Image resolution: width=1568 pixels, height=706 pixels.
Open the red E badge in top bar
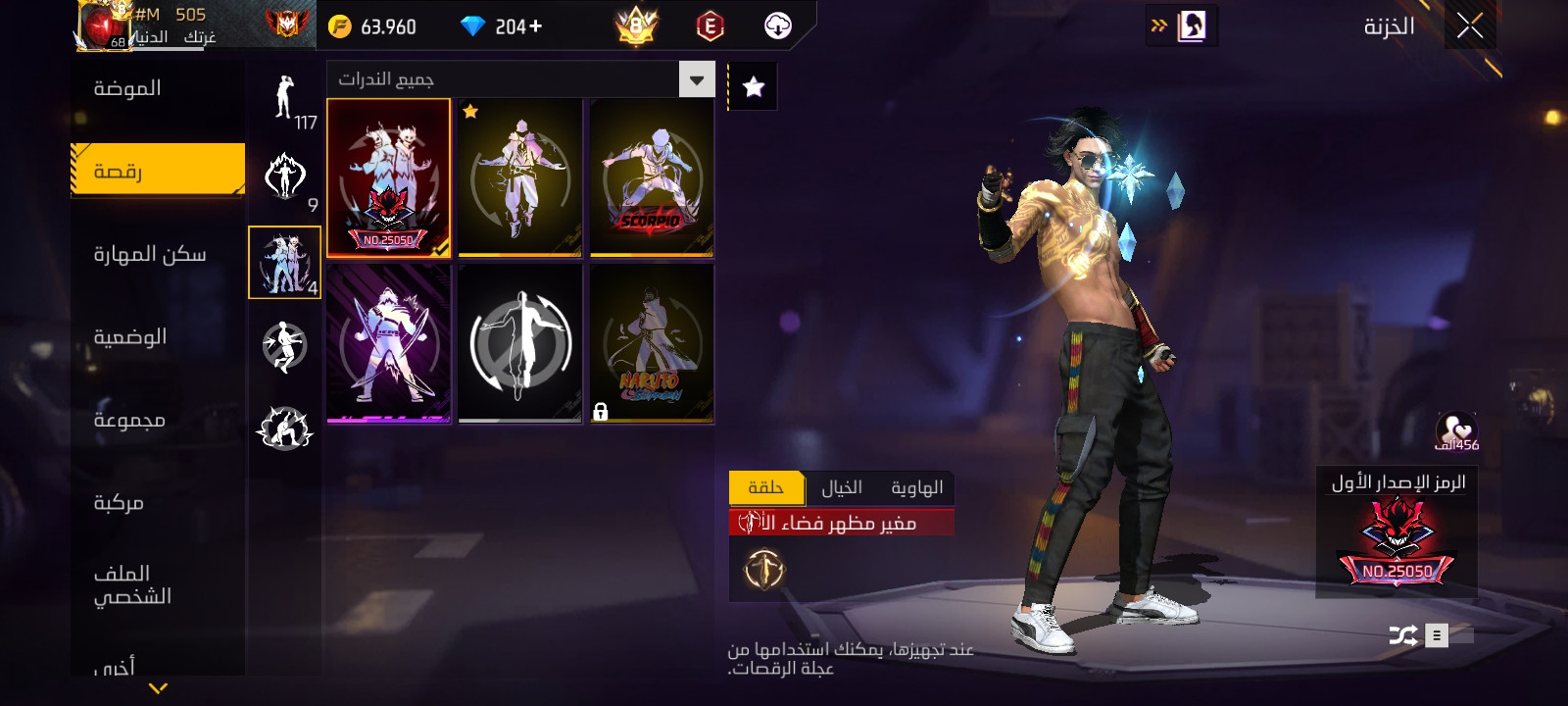pyautogui.click(x=711, y=25)
